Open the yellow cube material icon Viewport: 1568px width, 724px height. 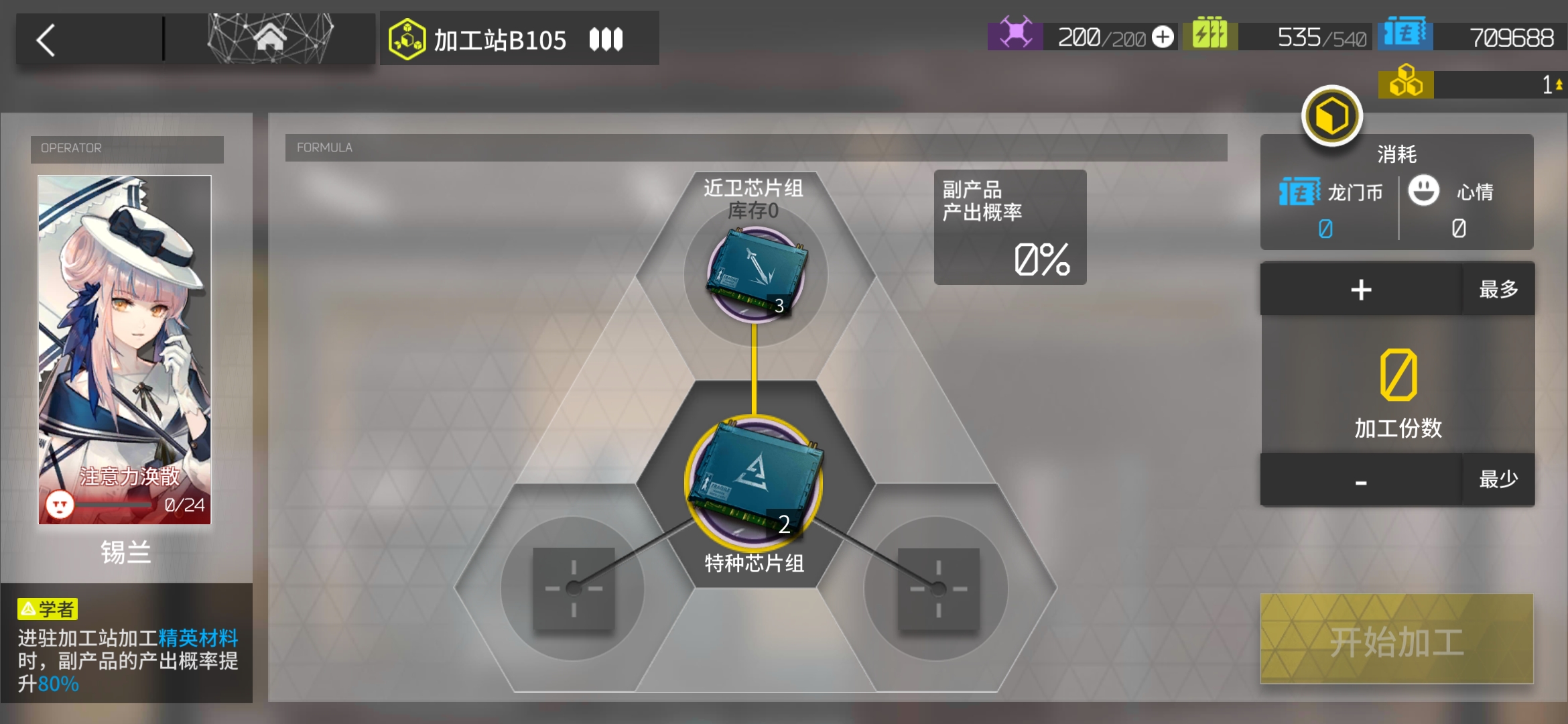click(x=1332, y=116)
